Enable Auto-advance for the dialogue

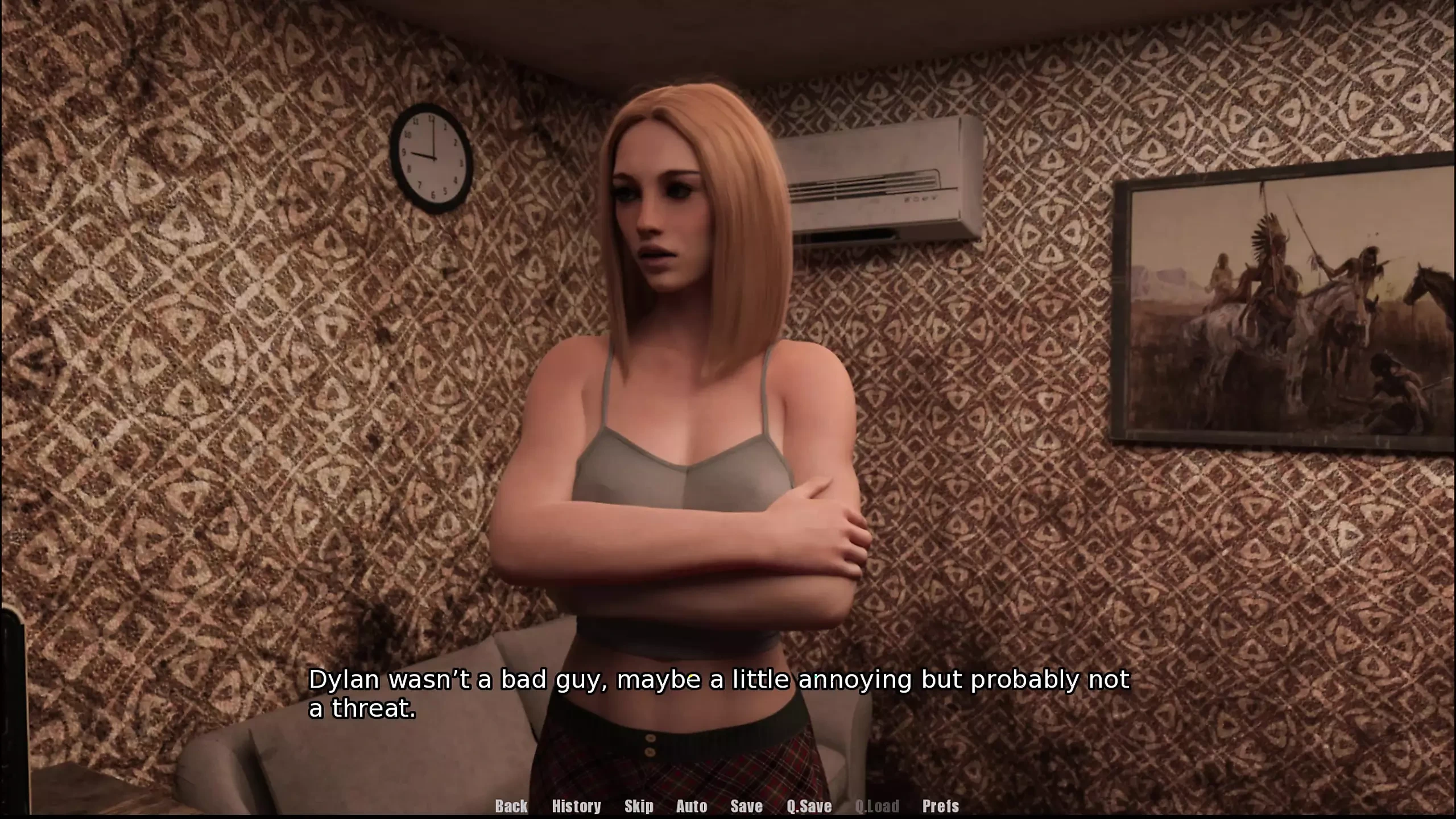[692, 806]
